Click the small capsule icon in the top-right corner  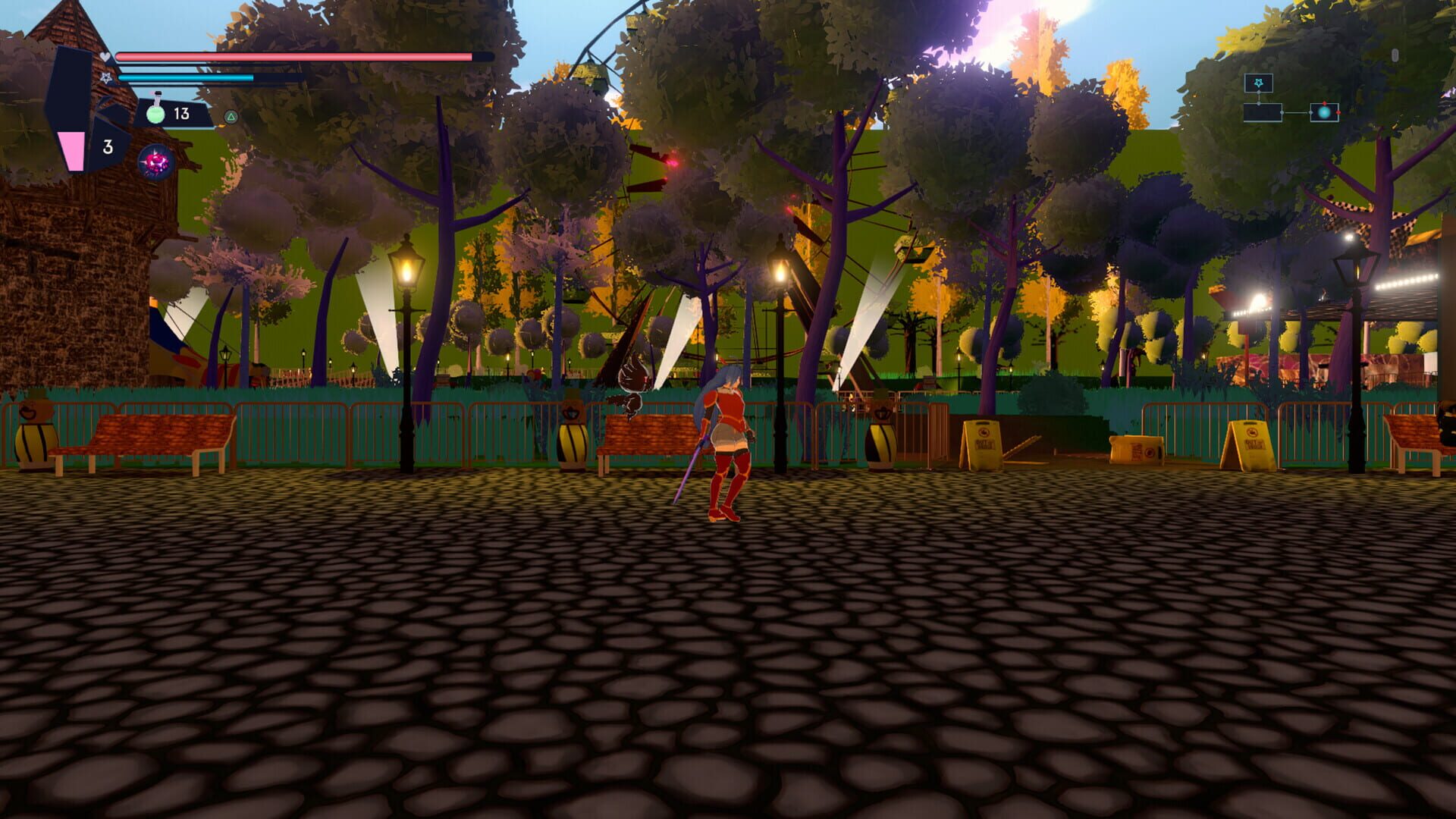coord(1395,55)
